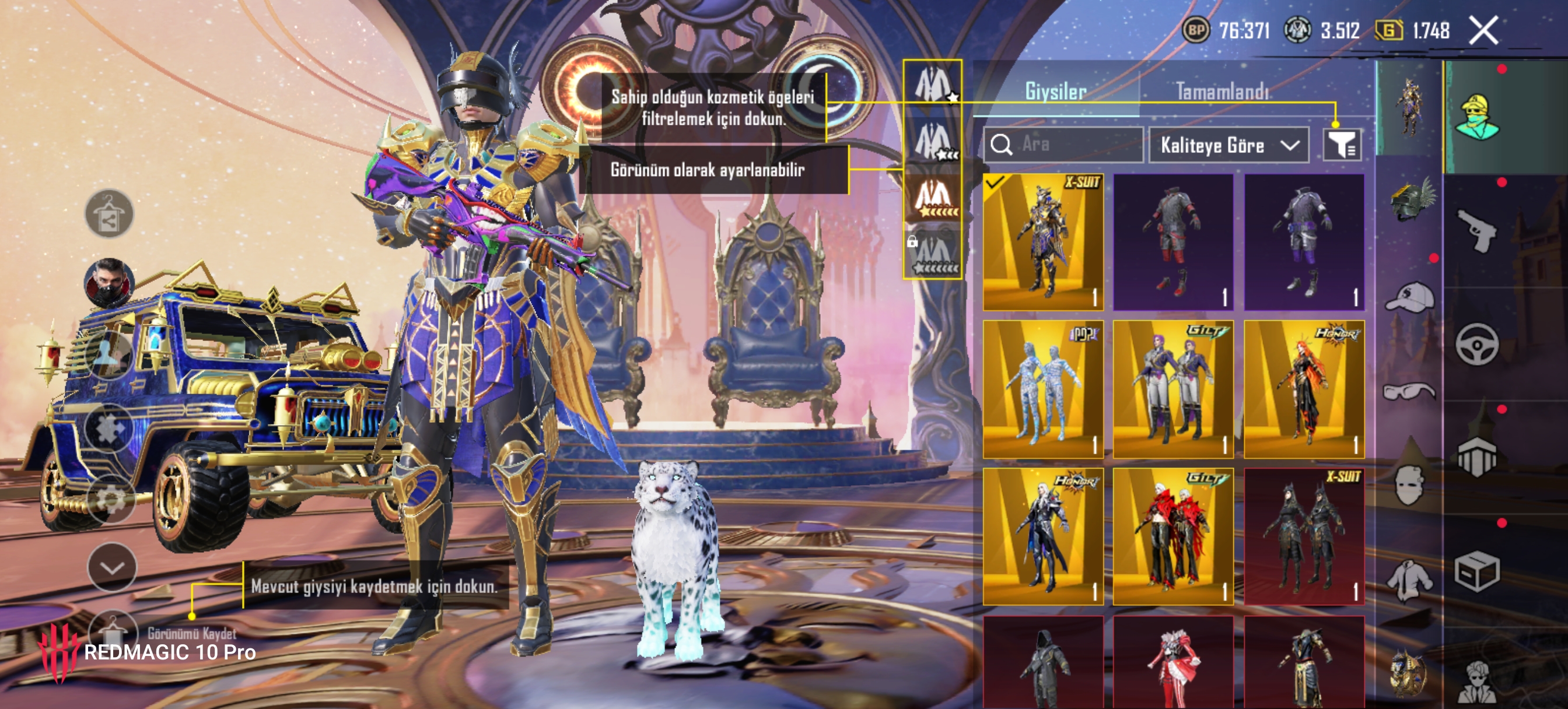Select the baseball cap category
The image size is (1568, 709).
click(1410, 297)
